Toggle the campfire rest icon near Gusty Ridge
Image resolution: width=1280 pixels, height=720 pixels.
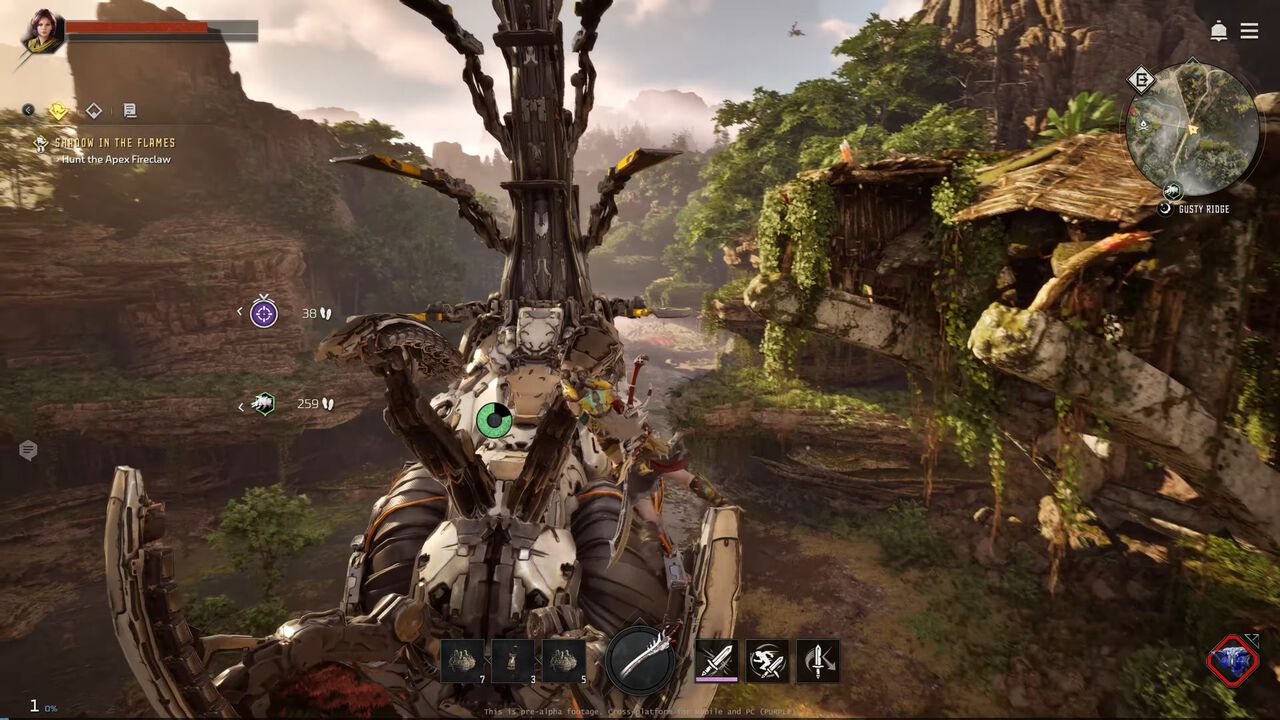tap(1164, 207)
